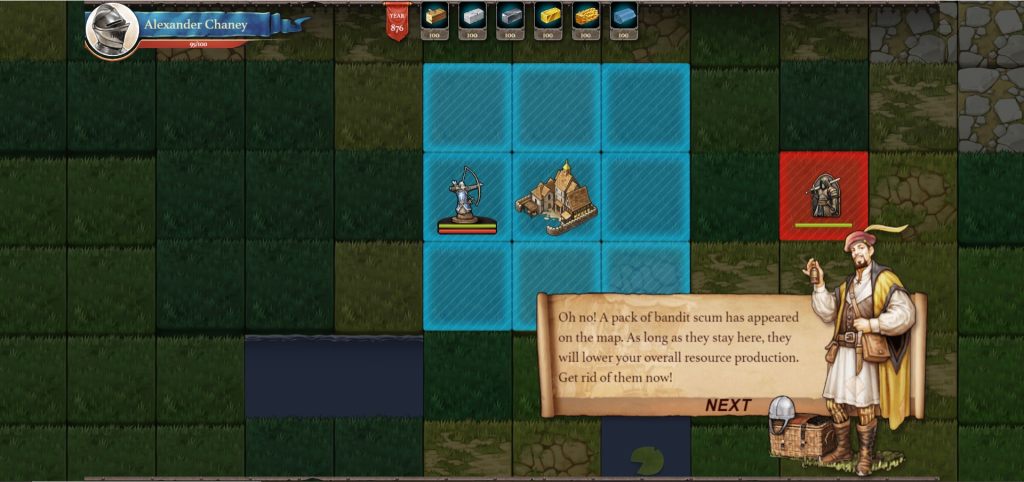
Task: Click the wood resource icon
Action: click(434, 16)
